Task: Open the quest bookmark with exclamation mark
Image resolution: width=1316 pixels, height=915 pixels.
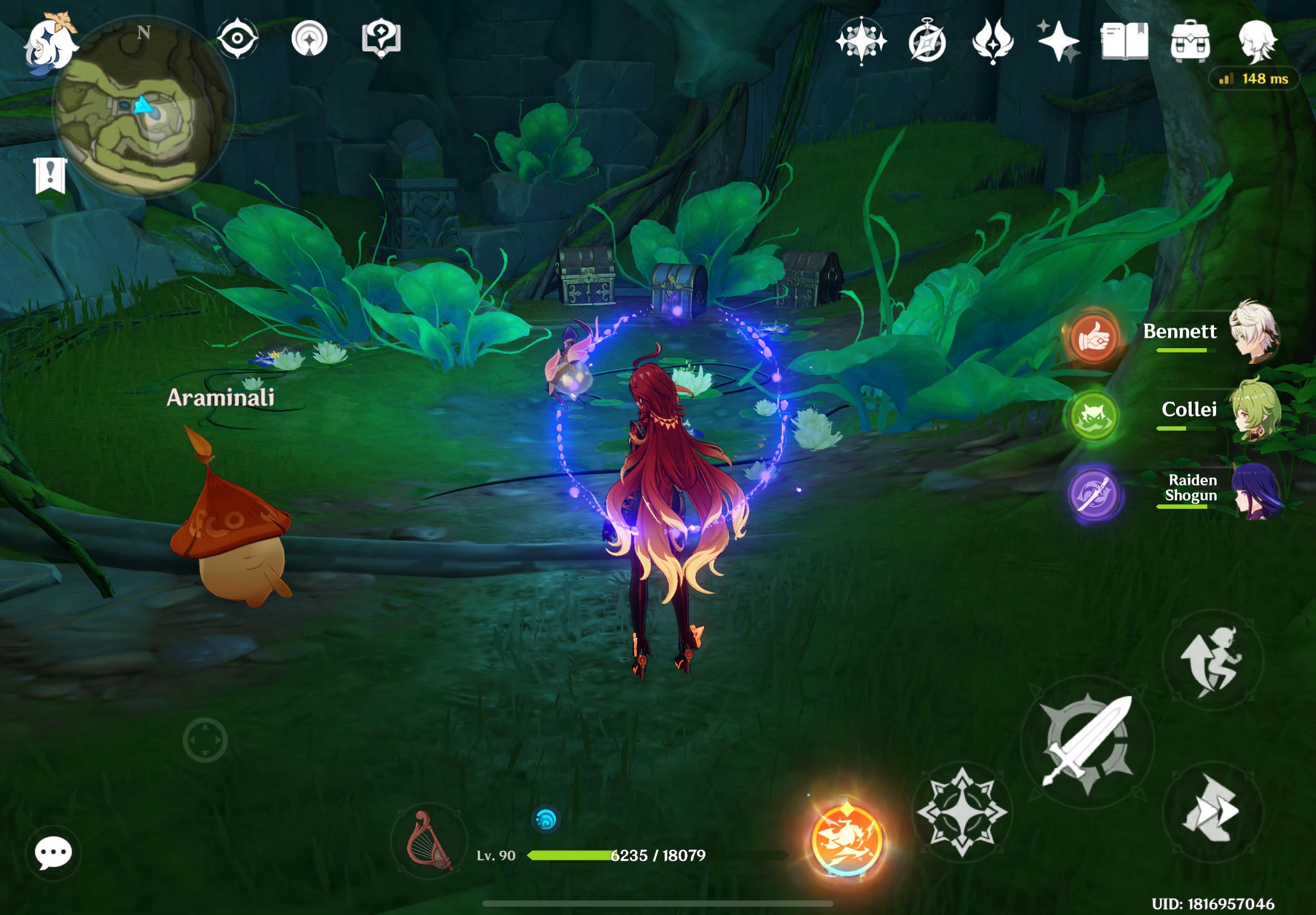Action: [x=50, y=175]
